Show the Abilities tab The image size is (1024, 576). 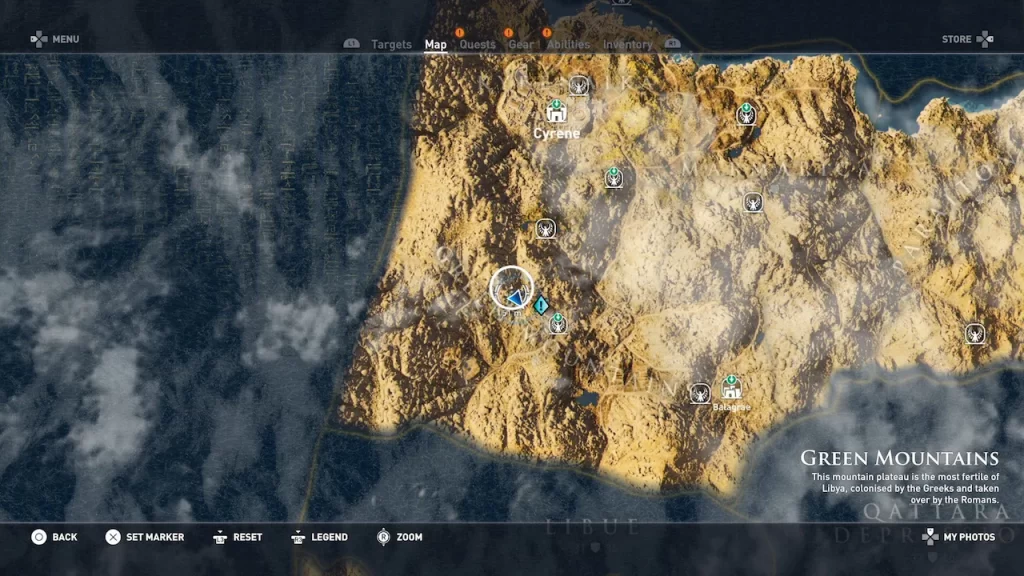pyautogui.click(x=568, y=44)
